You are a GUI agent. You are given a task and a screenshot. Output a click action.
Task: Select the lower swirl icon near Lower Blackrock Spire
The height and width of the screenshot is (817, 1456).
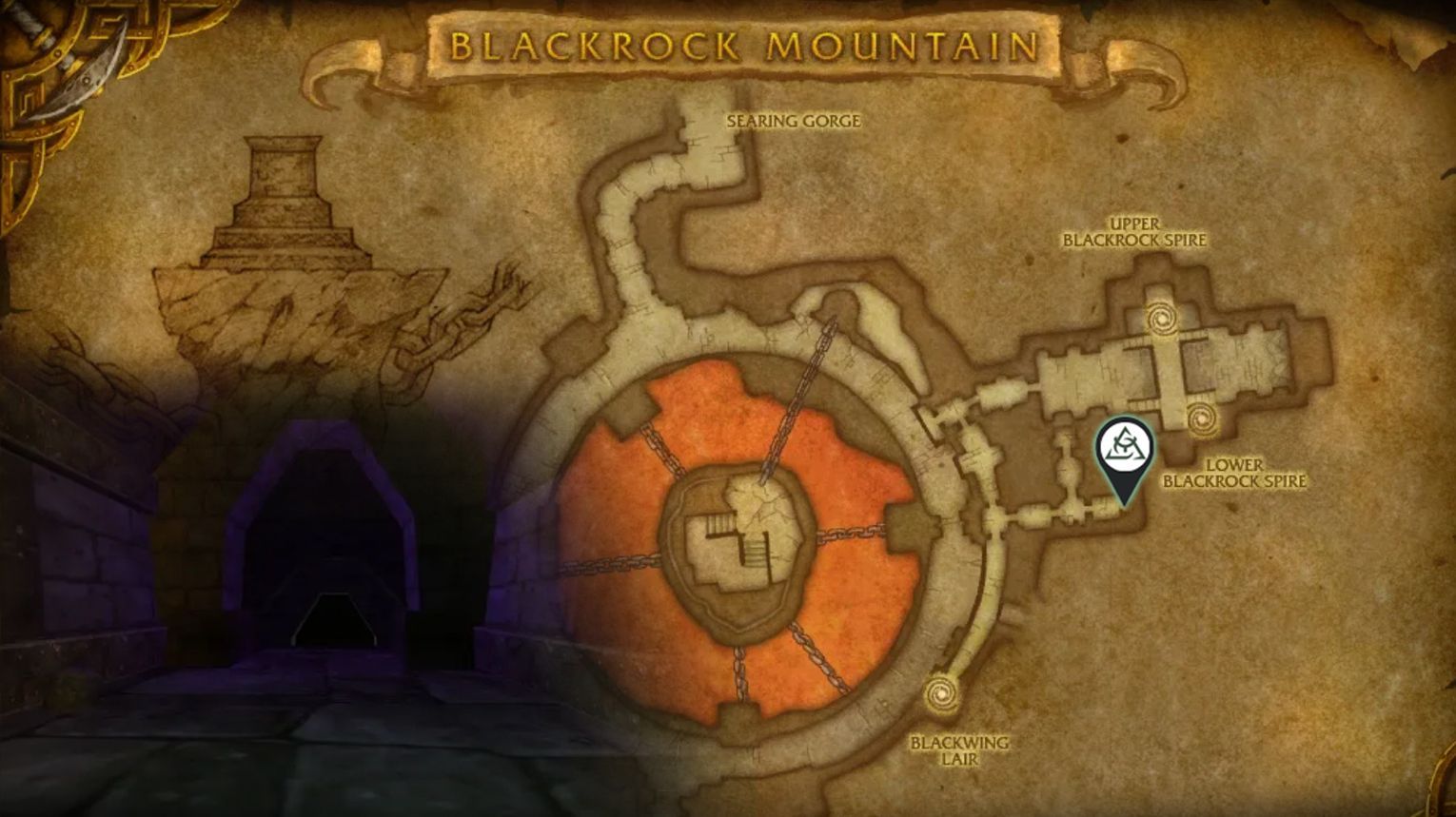[x=1204, y=418]
